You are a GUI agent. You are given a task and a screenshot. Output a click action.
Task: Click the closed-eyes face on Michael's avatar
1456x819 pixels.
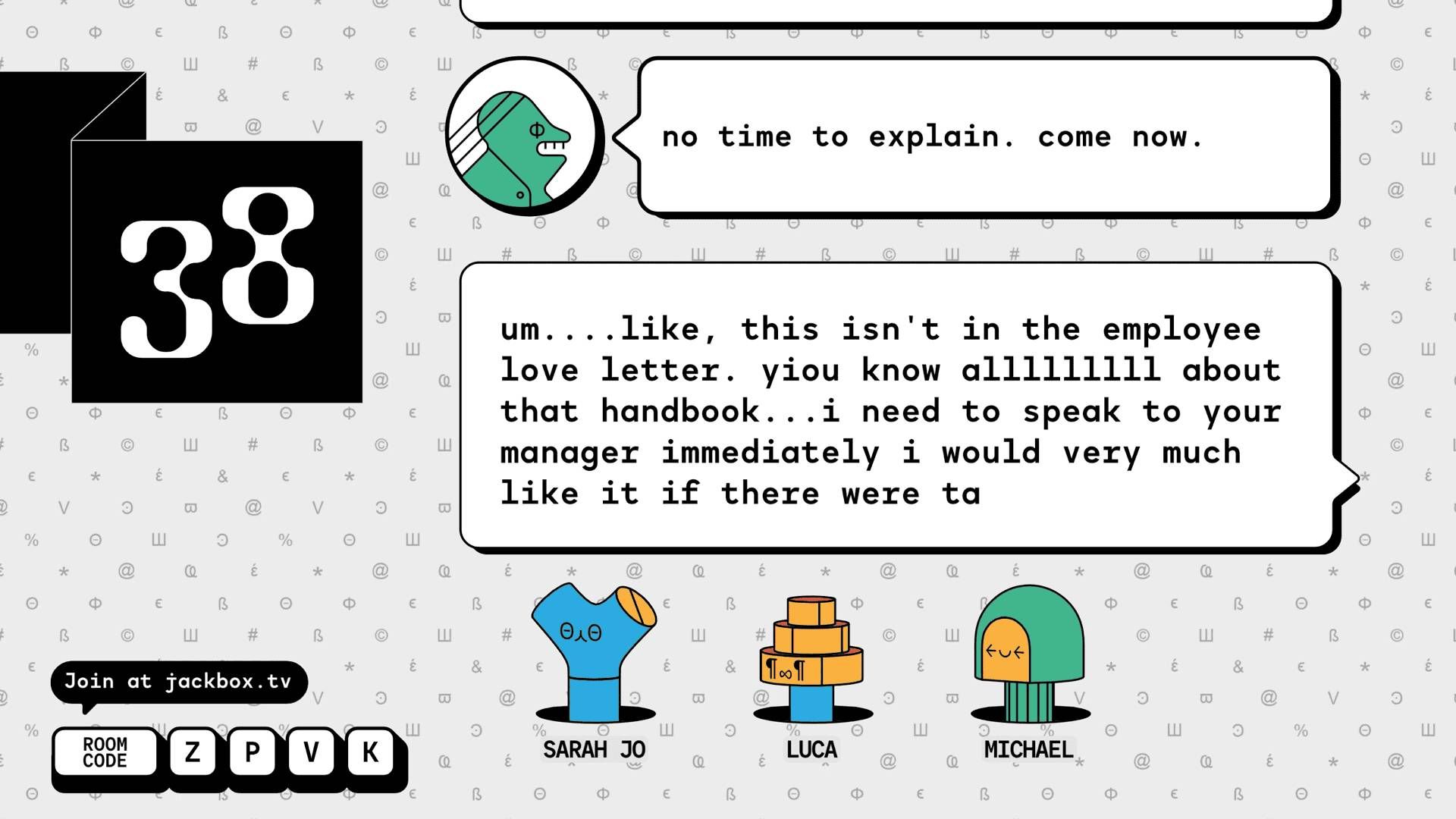(1006, 651)
